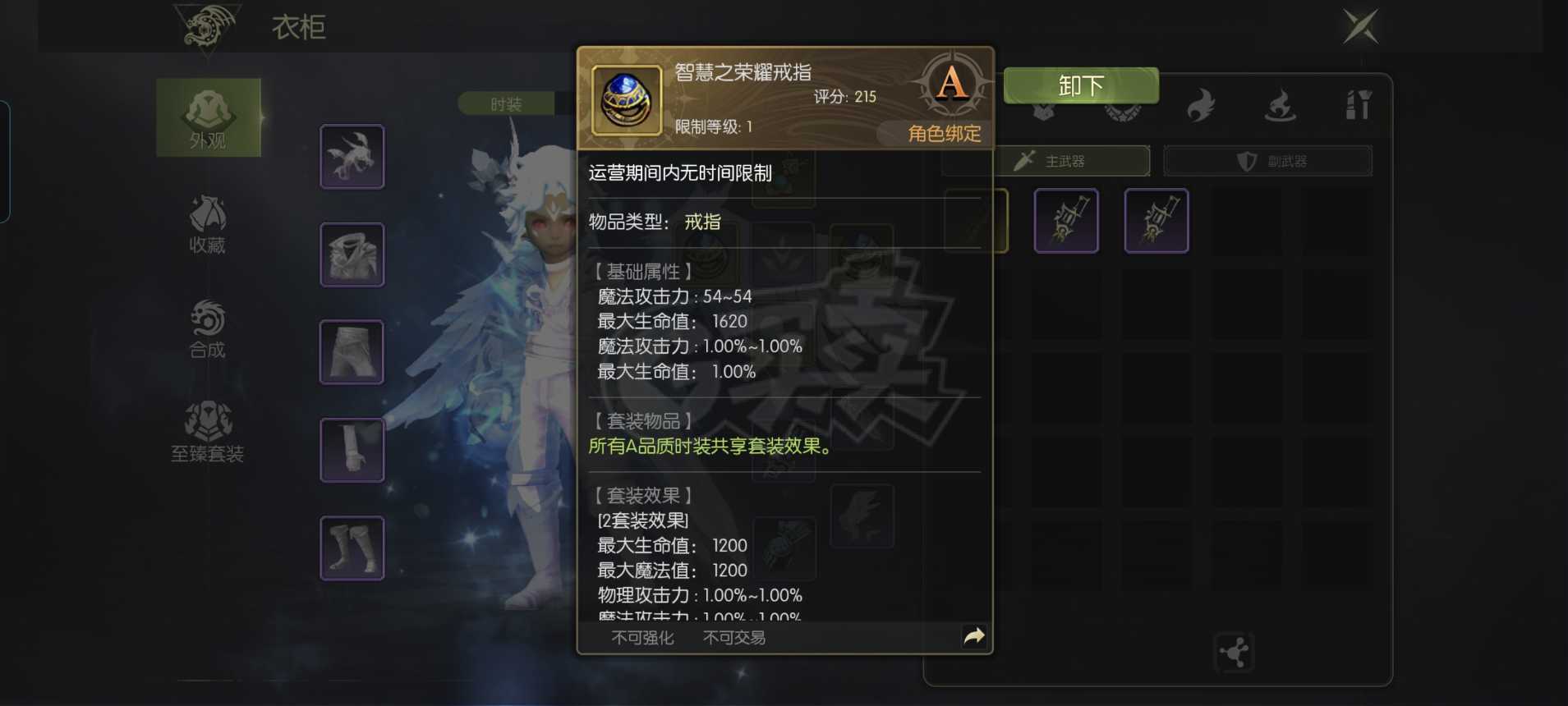The image size is (1568, 706).
Task: Select the ring icon in the tooltip header
Action: point(624,99)
